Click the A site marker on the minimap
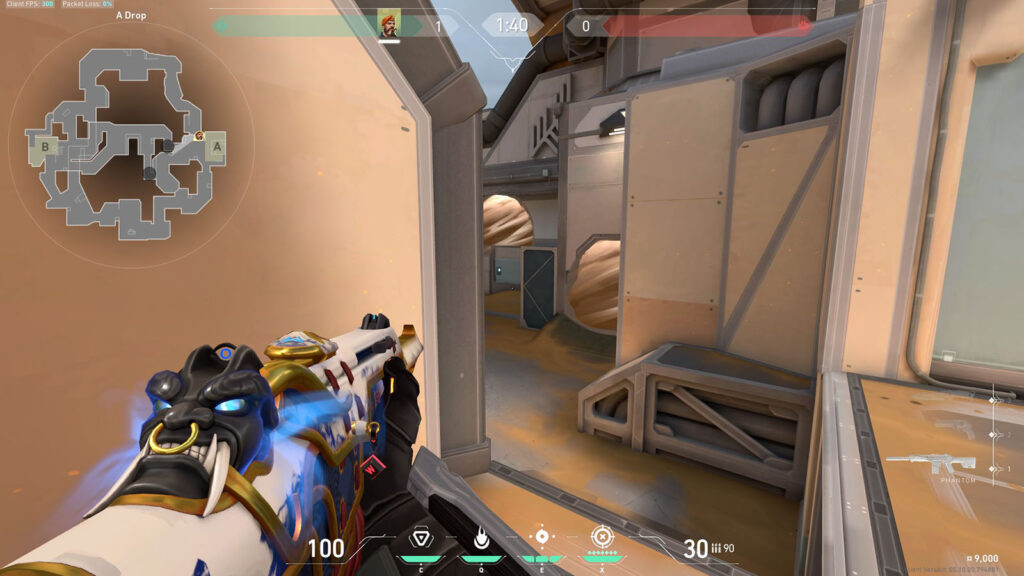 point(215,147)
